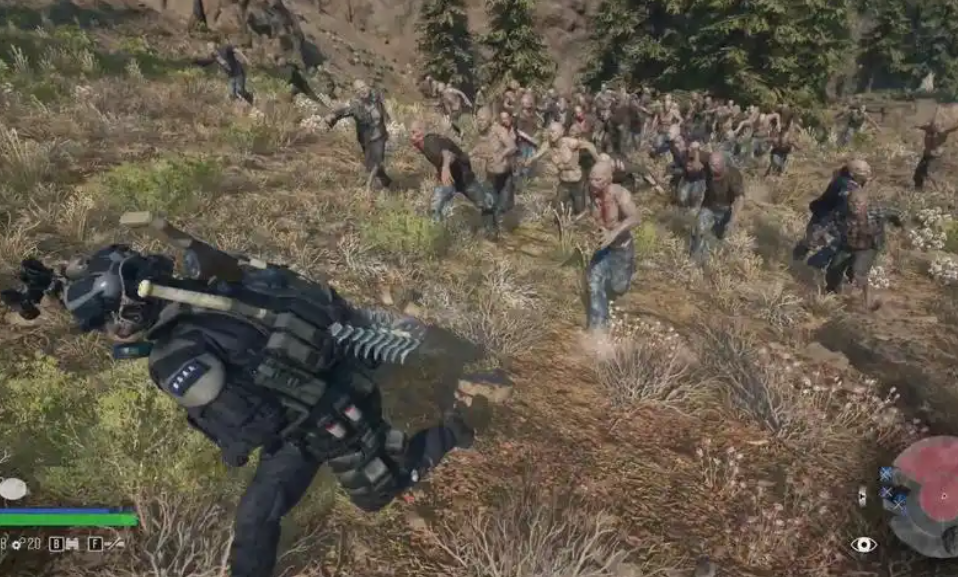Click the eye visibility indicator icon
This screenshot has width=958, height=577.
(x=863, y=544)
